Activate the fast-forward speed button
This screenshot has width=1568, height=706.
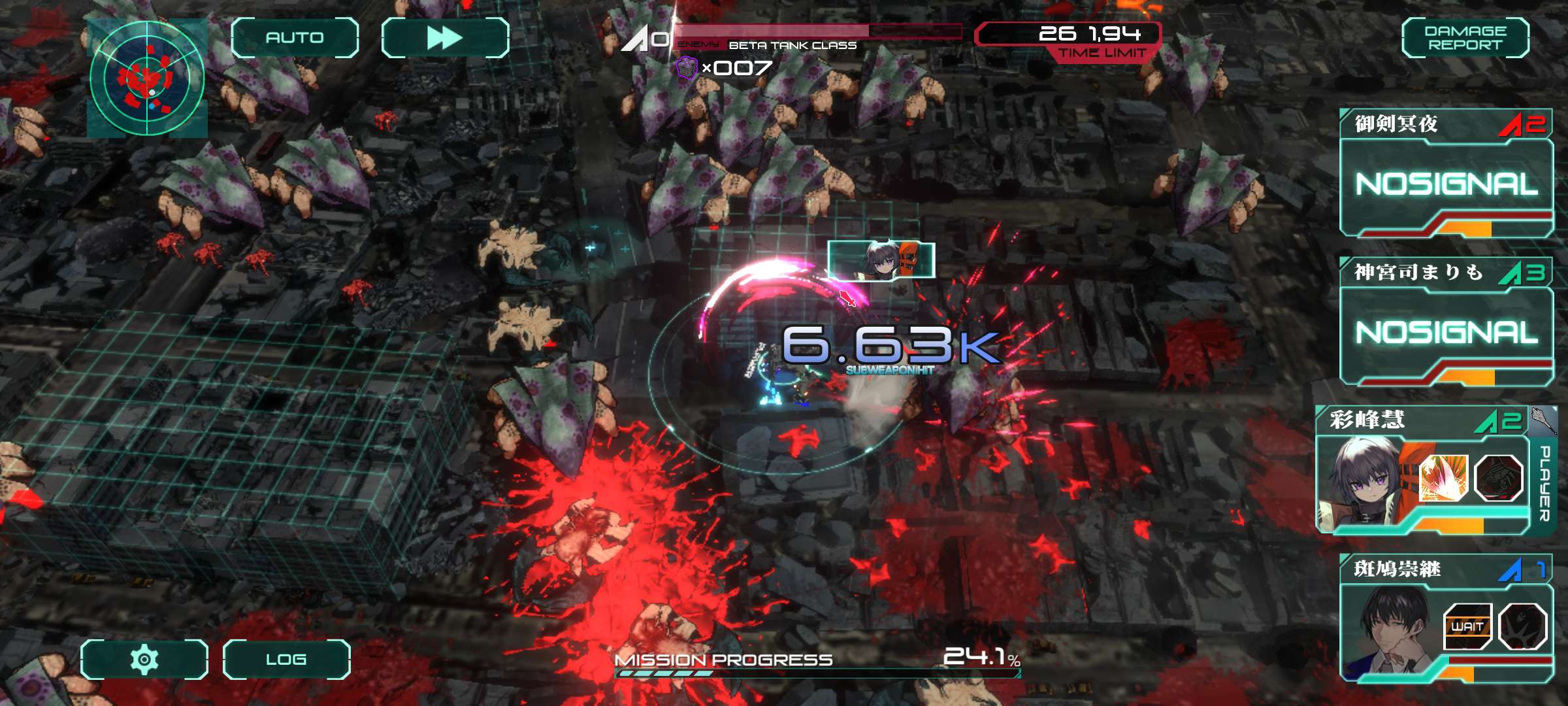coord(445,38)
